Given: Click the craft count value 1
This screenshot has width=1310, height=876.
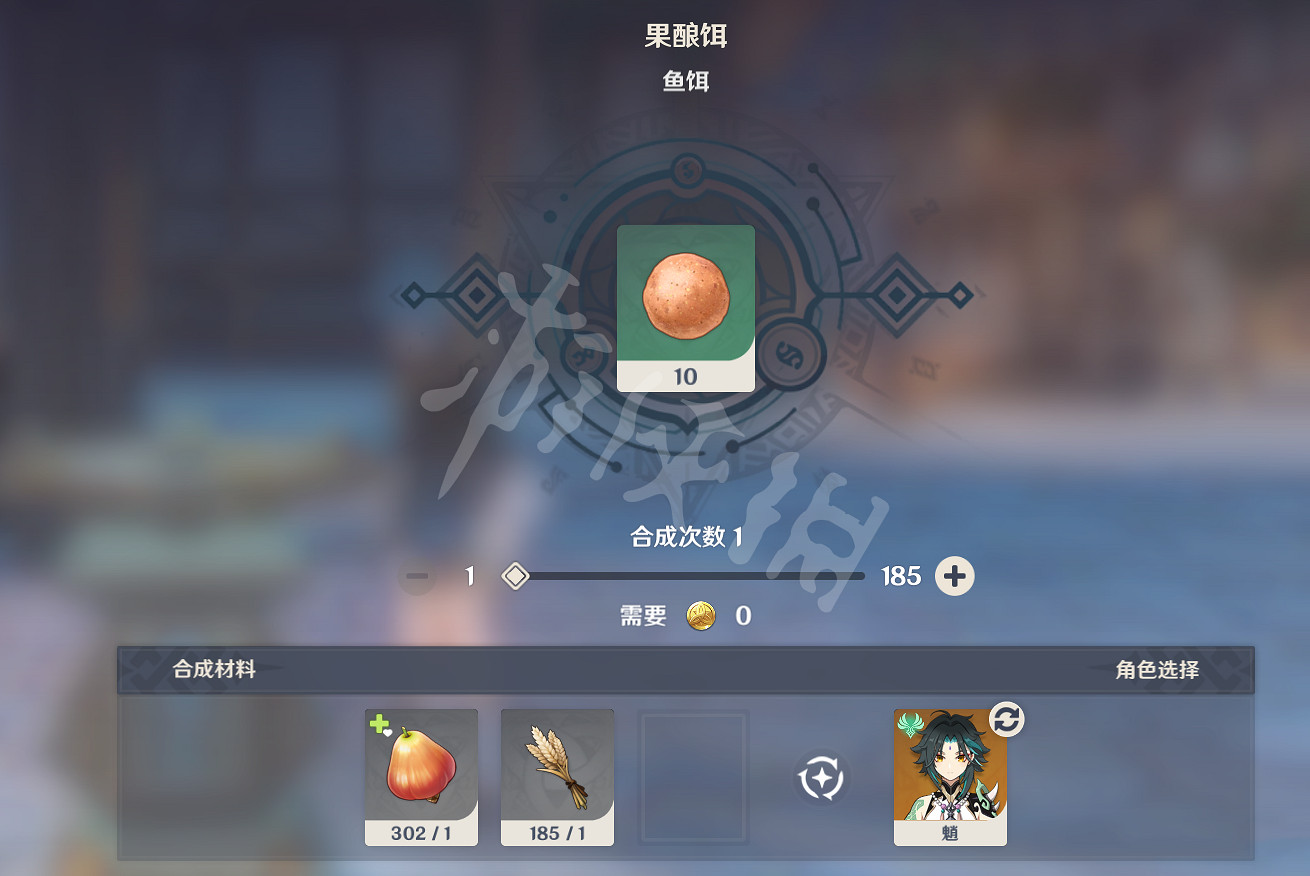Looking at the screenshot, I should click(470, 576).
